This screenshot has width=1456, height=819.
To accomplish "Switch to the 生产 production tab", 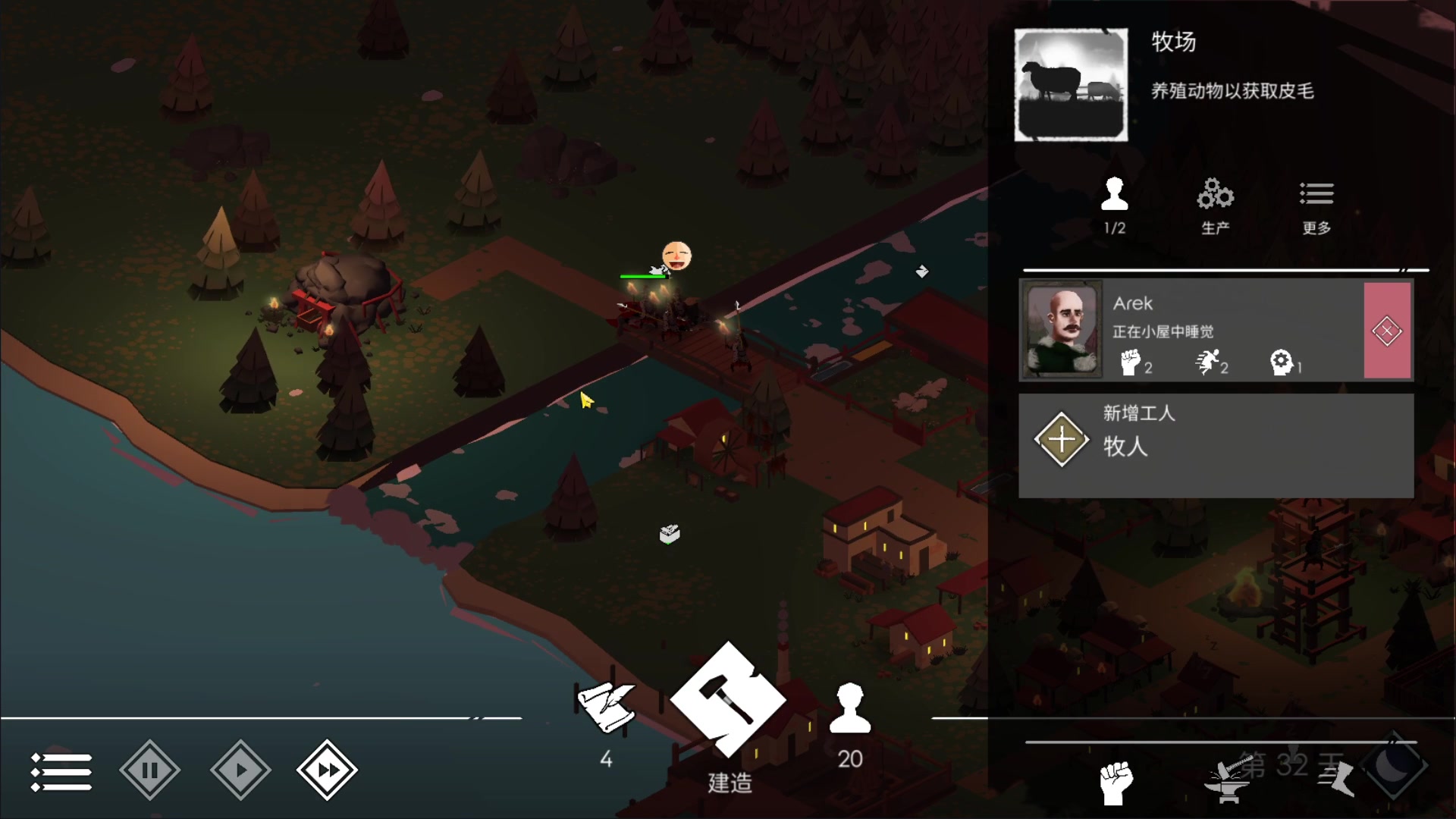I will pos(1215,205).
